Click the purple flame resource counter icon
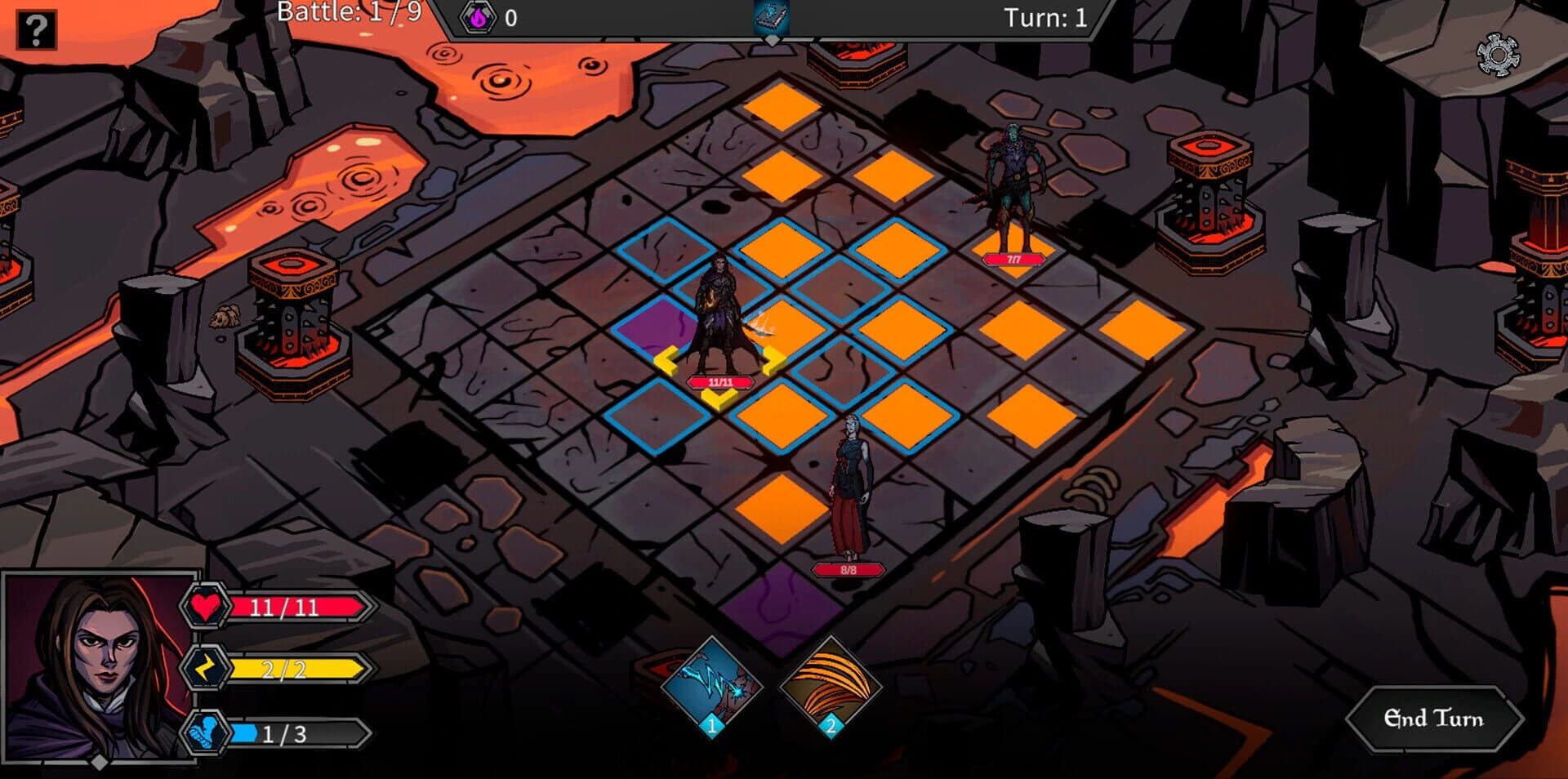1568x779 pixels. tap(476, 16)
